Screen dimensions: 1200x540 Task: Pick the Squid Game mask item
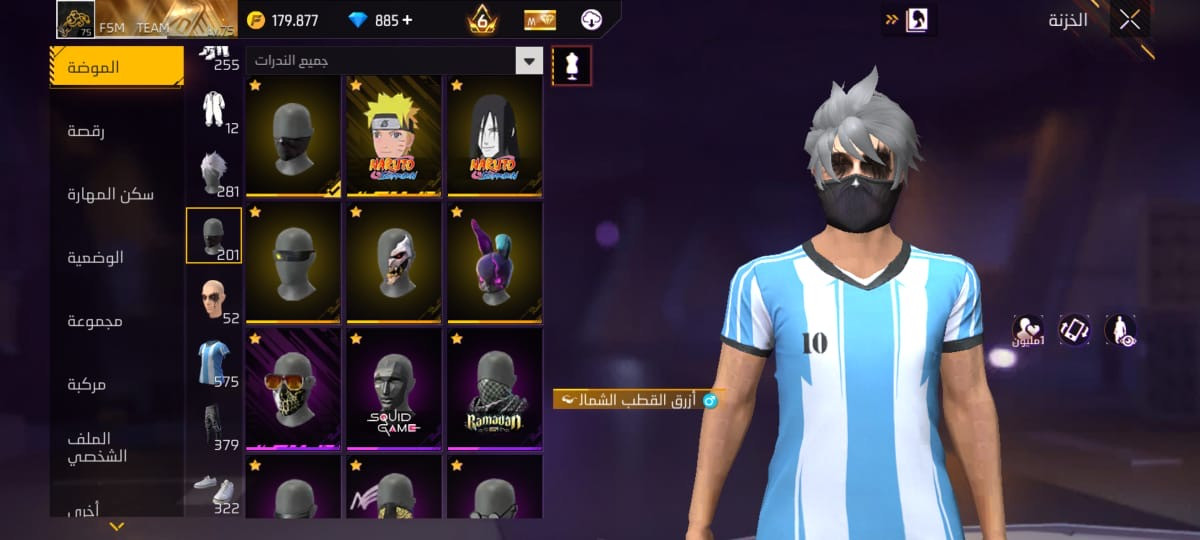394,388
